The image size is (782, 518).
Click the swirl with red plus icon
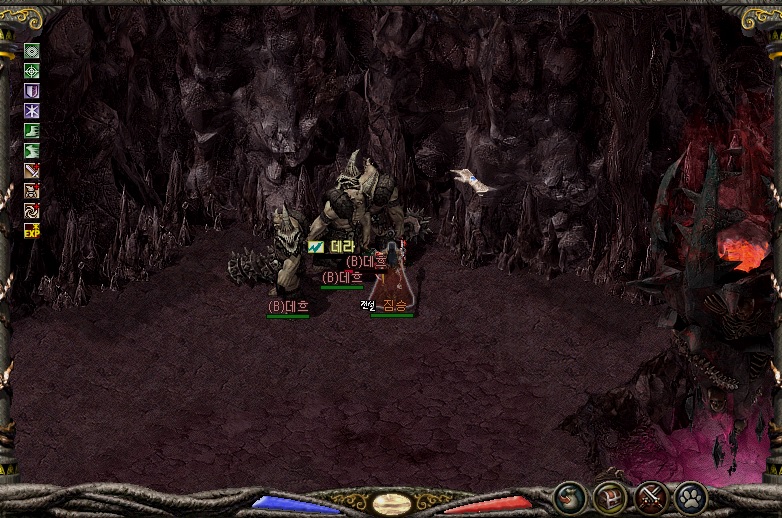[32, 211]
